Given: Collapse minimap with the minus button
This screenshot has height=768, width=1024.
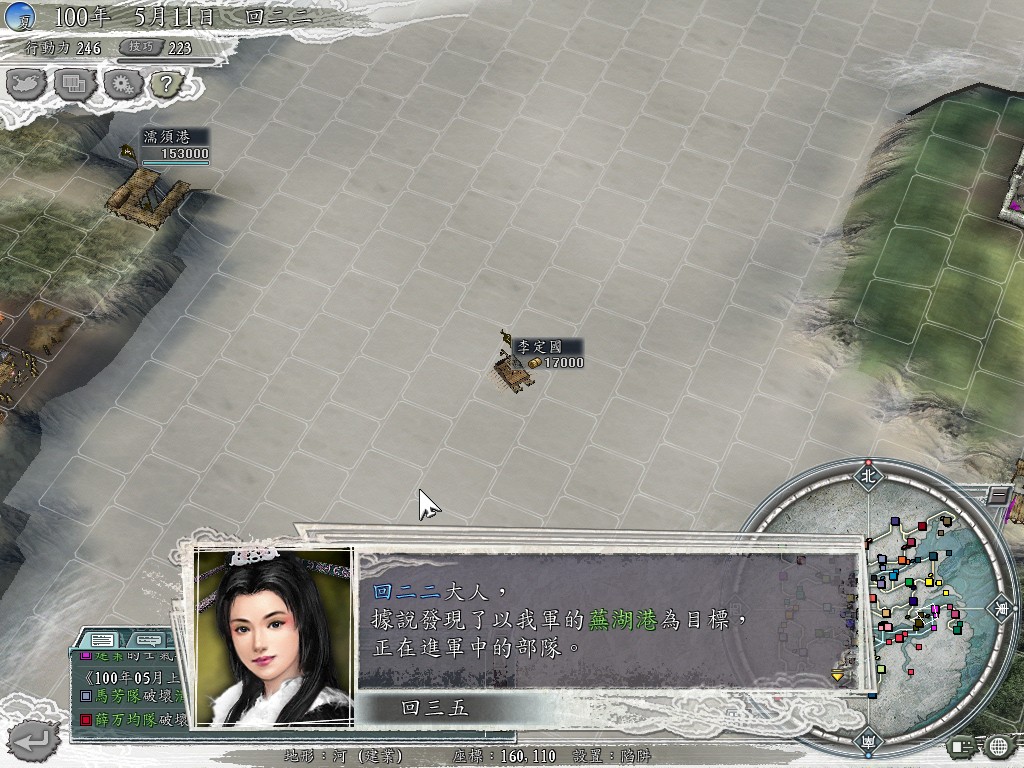Looking at the screenshot, I should (998, 495).
